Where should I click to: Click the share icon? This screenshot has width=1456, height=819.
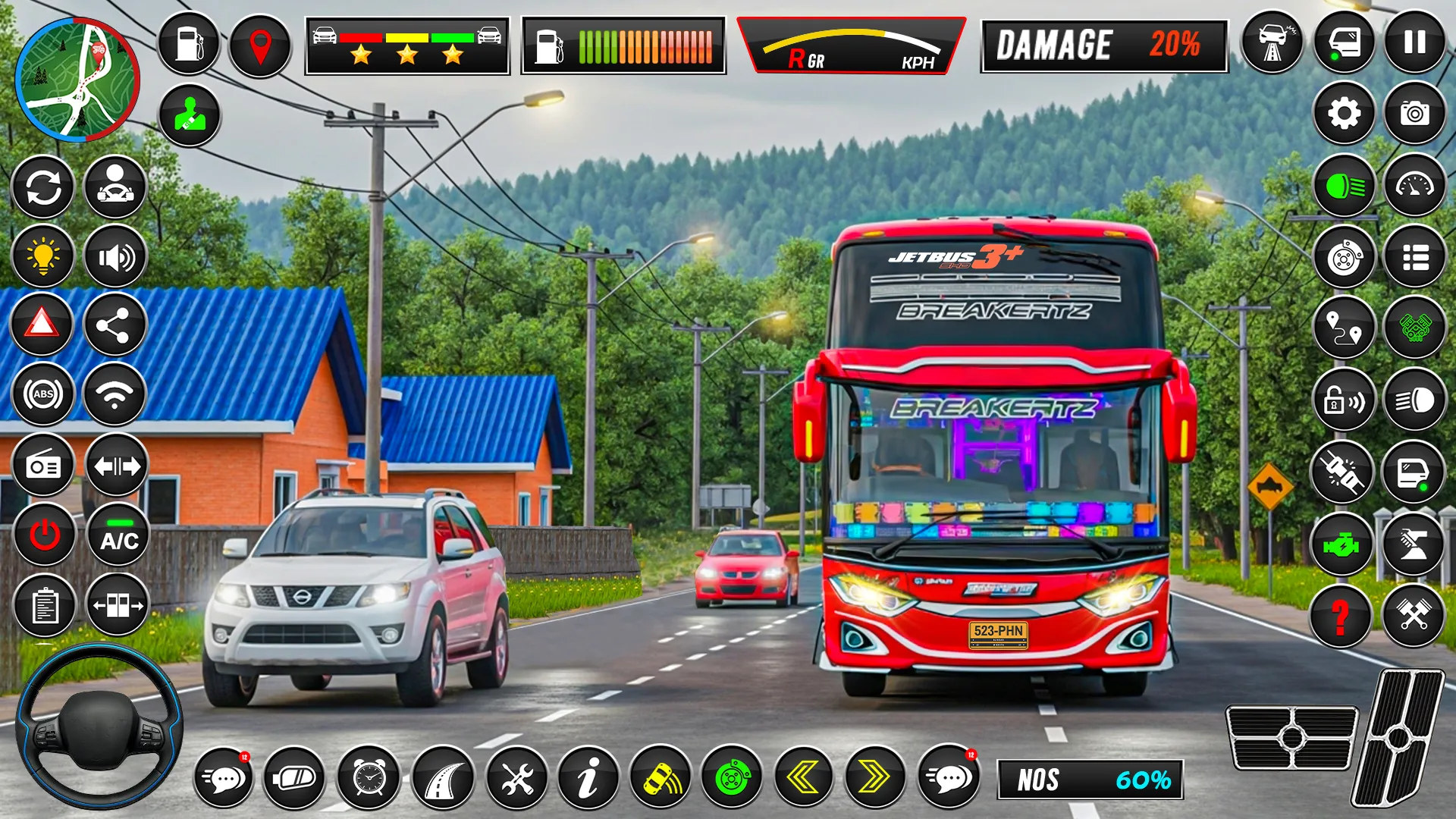tap(115, 325)
